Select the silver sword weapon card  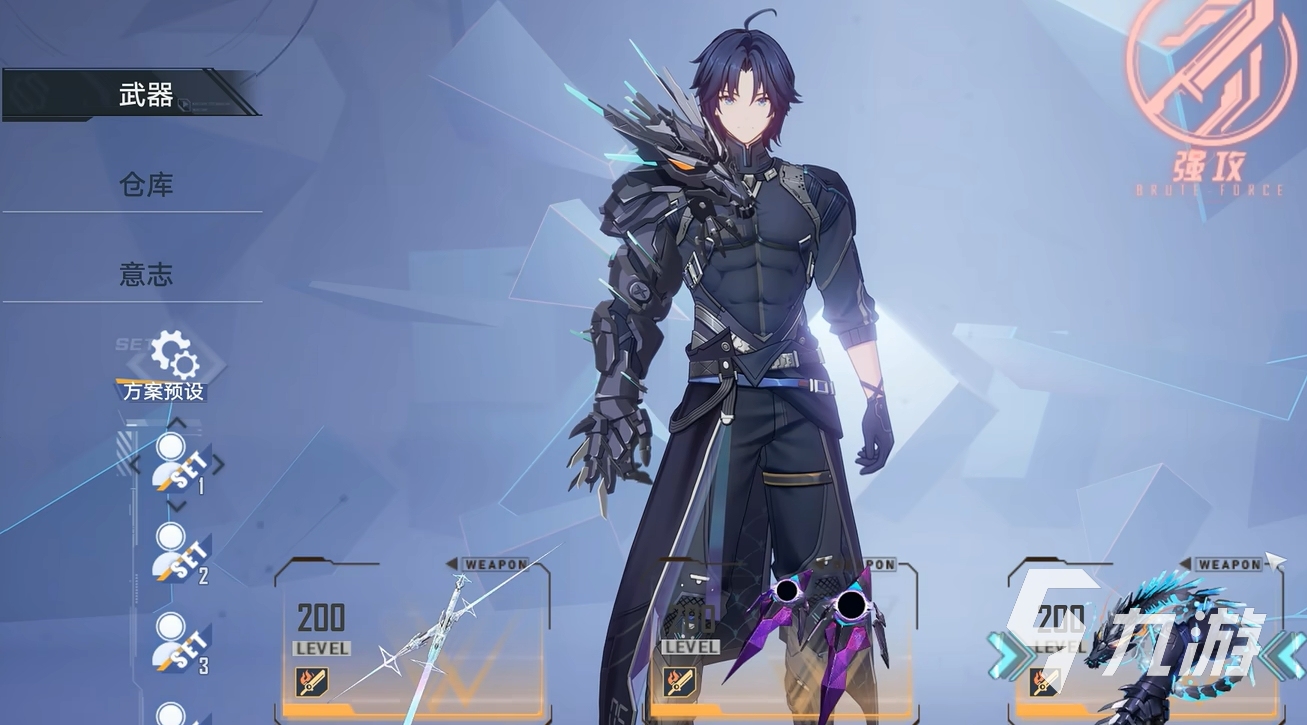click(412, 640)
